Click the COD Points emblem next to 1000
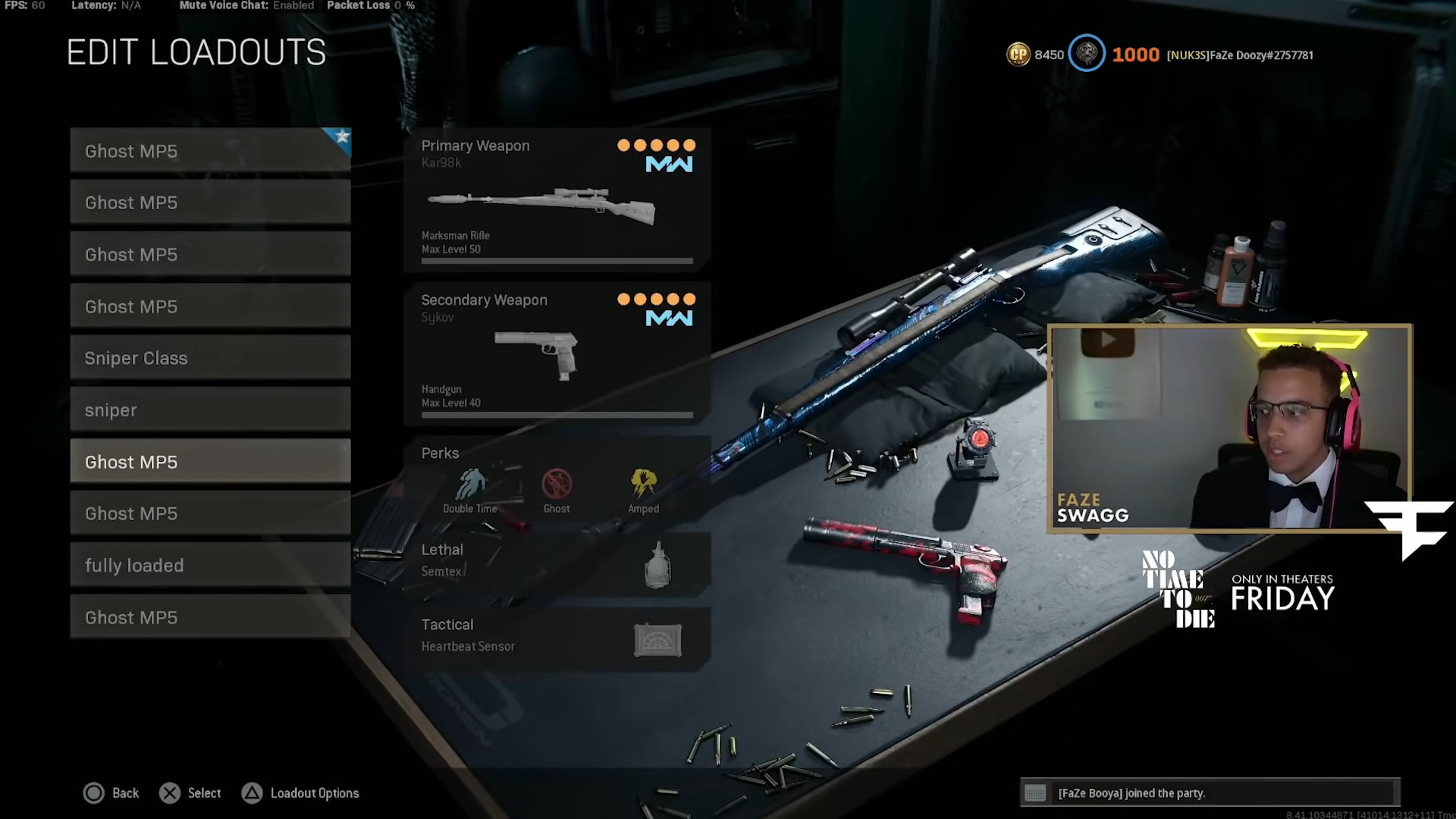 [1087, 54]
